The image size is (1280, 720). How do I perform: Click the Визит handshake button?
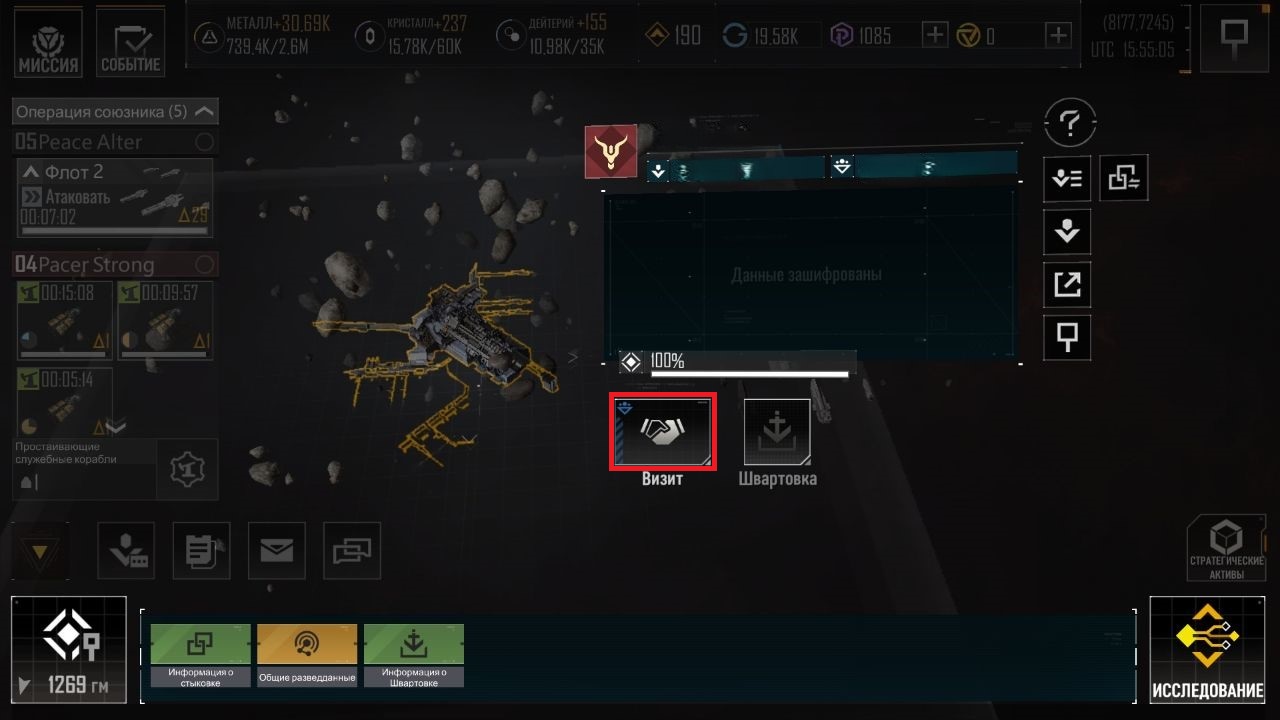[x=662, y=431]
